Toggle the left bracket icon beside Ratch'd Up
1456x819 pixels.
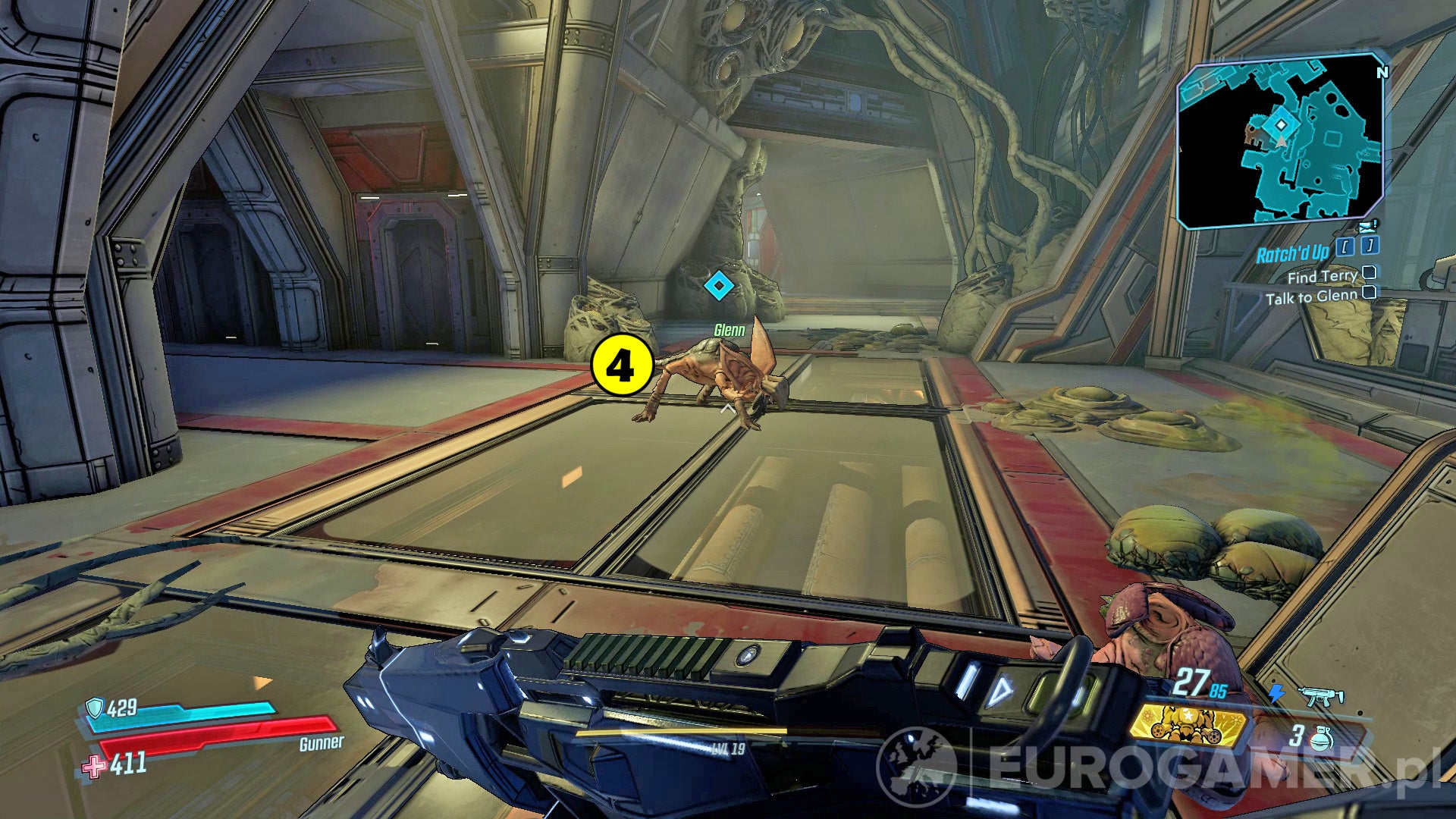(x=1345, y=247)
